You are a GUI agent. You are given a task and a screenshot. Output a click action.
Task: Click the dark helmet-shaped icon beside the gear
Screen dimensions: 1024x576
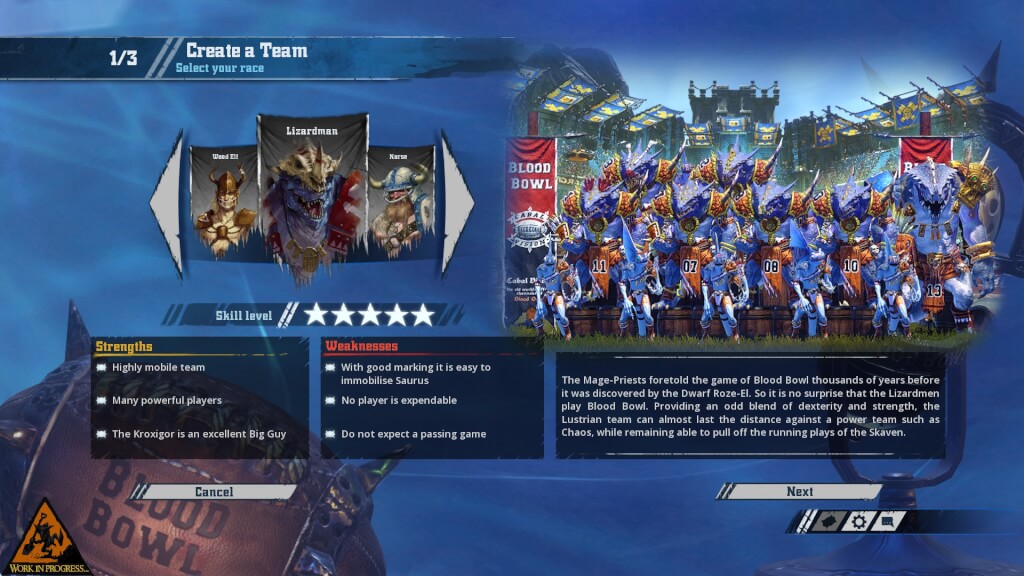[827, 521]
